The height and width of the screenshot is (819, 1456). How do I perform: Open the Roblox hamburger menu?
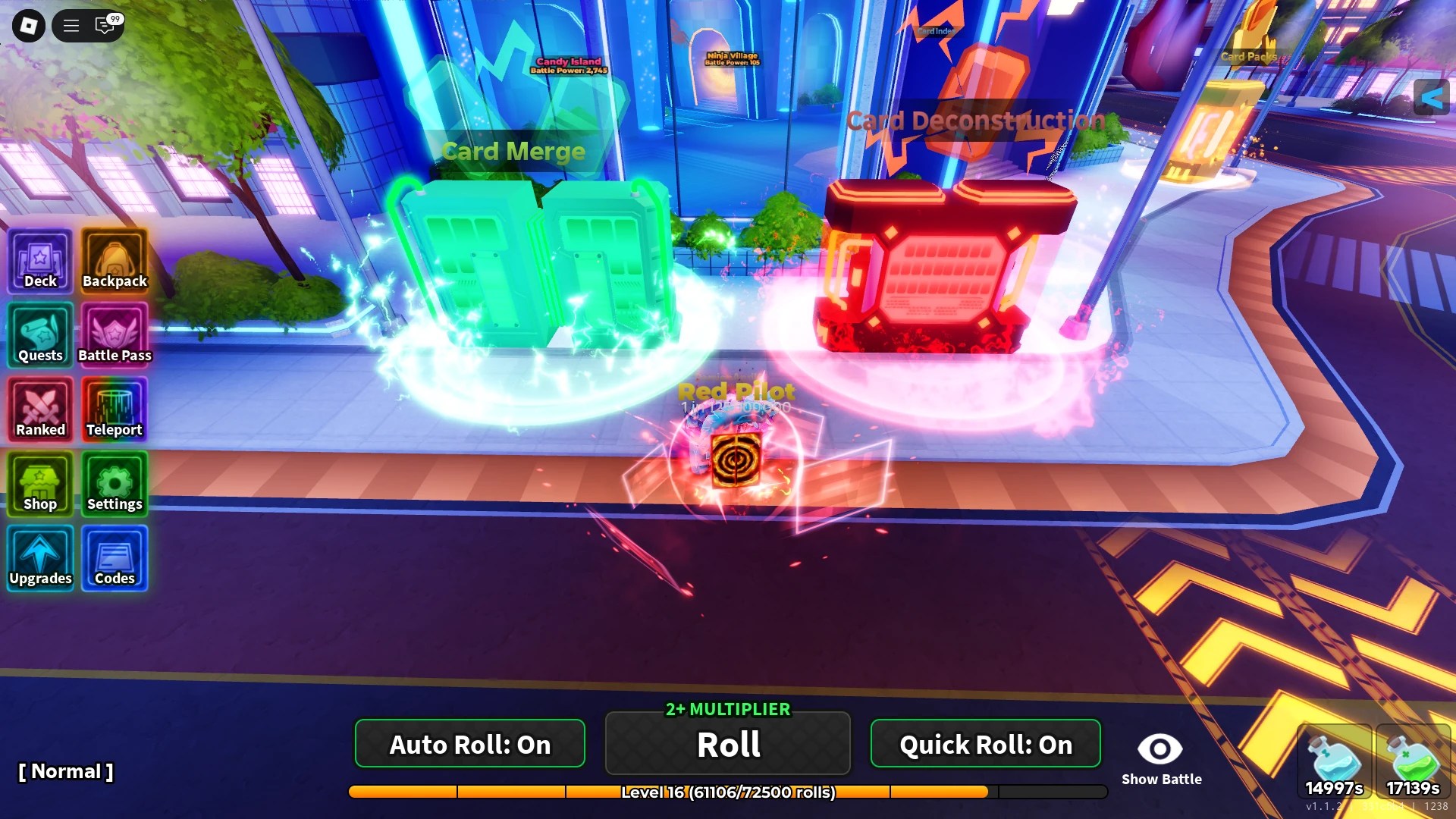[71, 25]
